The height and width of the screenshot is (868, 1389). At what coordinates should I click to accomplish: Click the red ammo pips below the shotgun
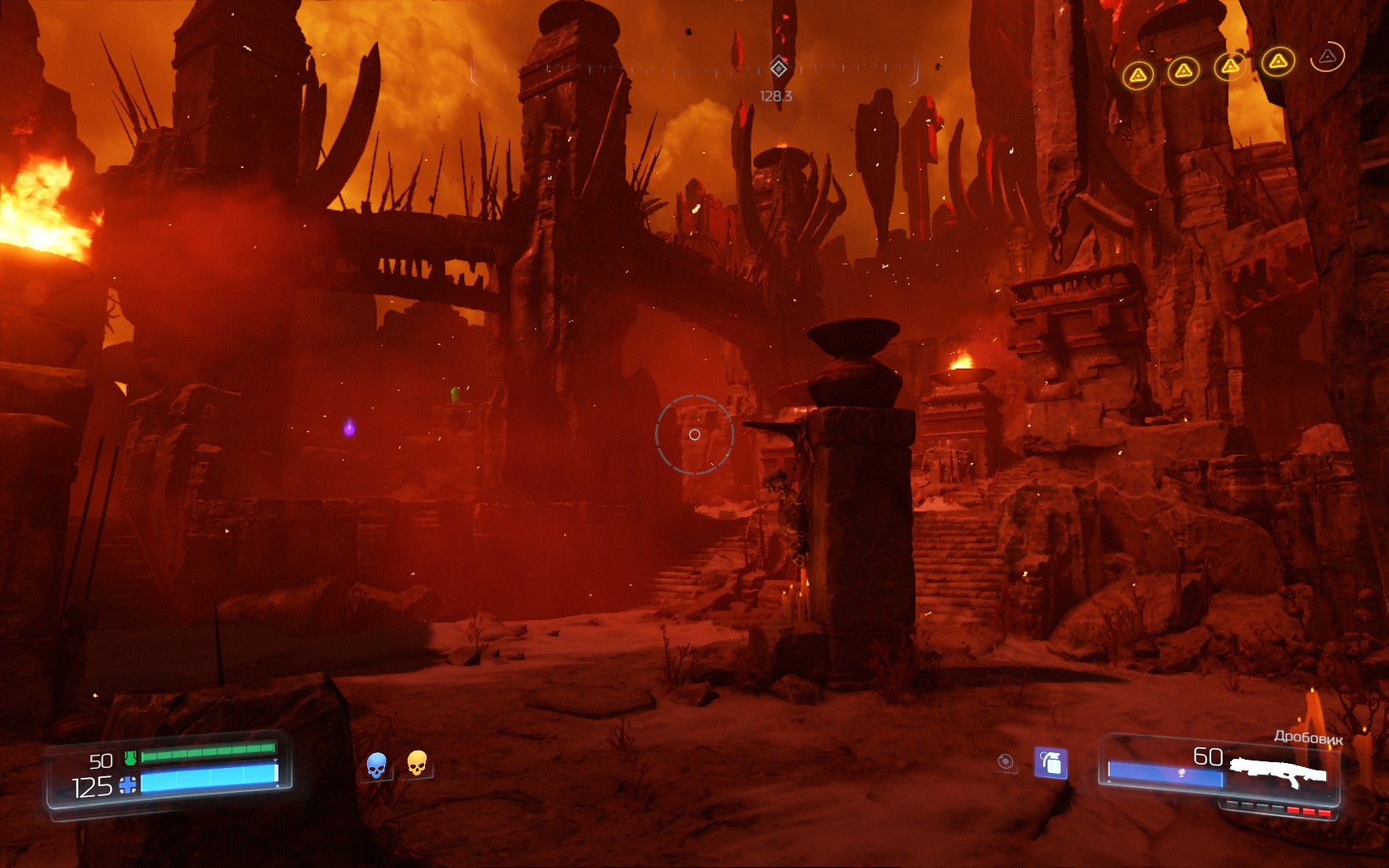tap(1310, 812)
